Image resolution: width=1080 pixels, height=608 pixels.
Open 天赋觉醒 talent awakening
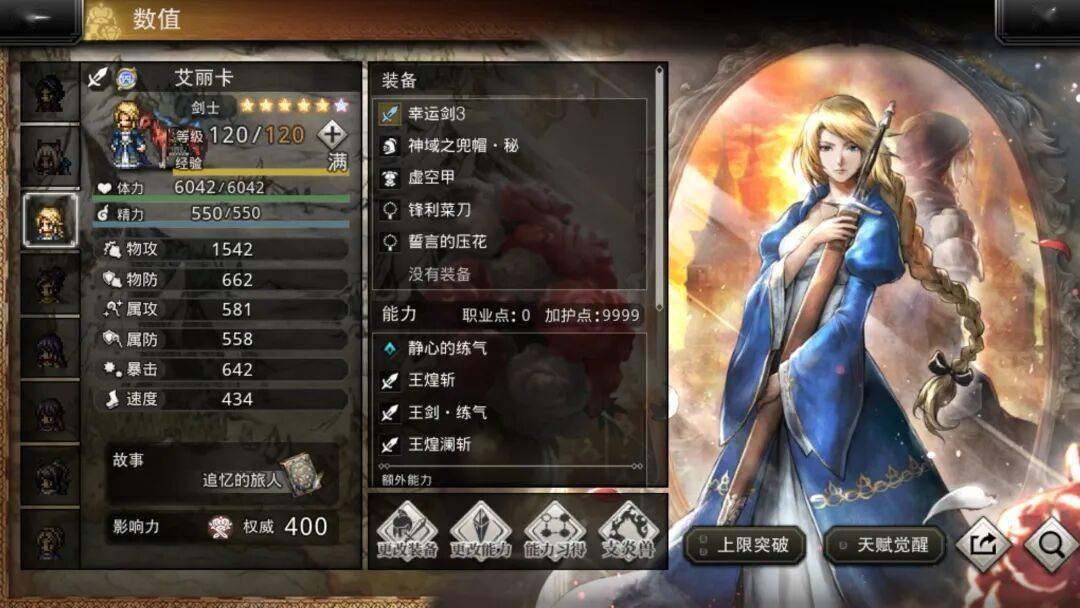tap(884, 545)
